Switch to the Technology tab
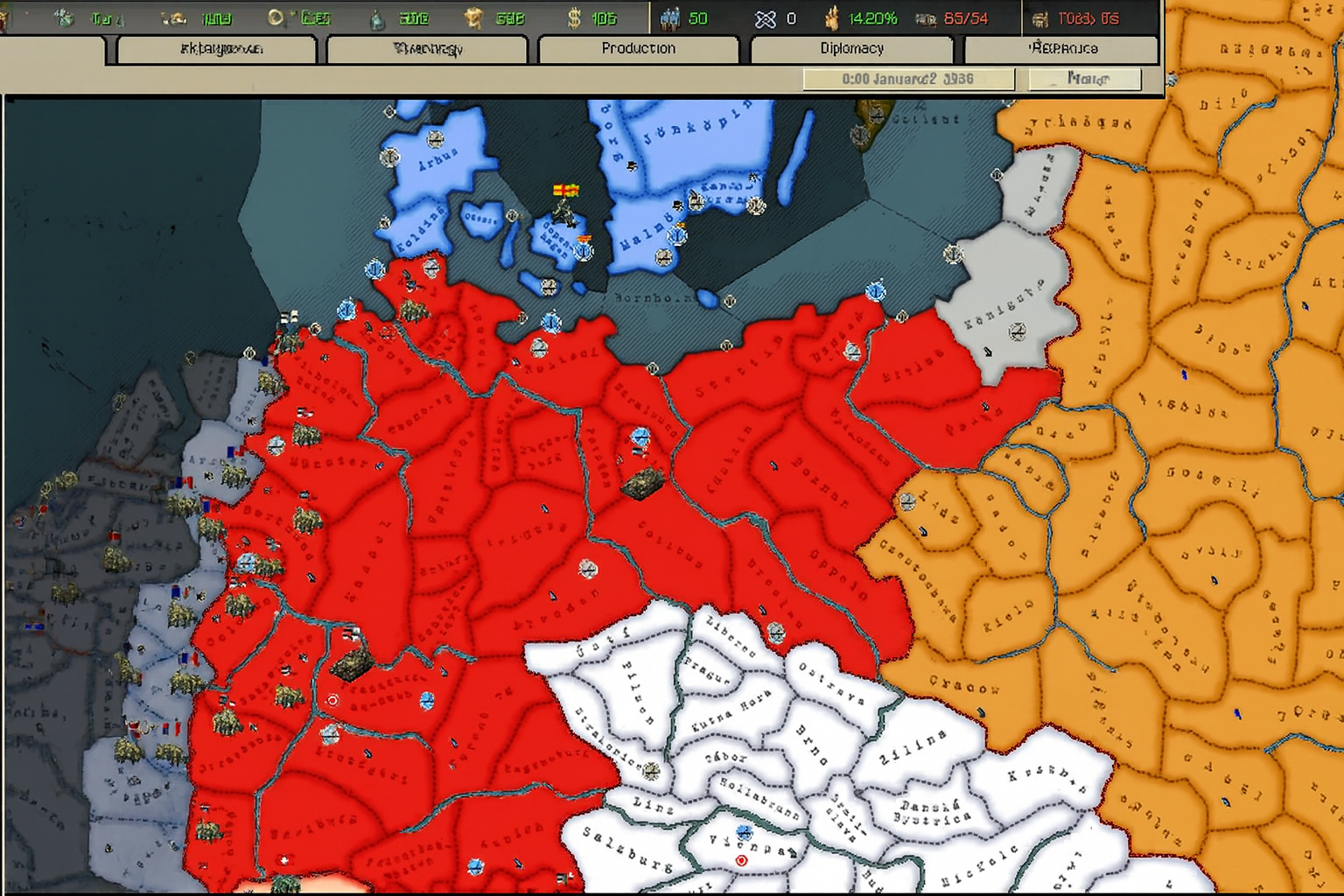Screen dimensions: 1344x896 (426, 49)
